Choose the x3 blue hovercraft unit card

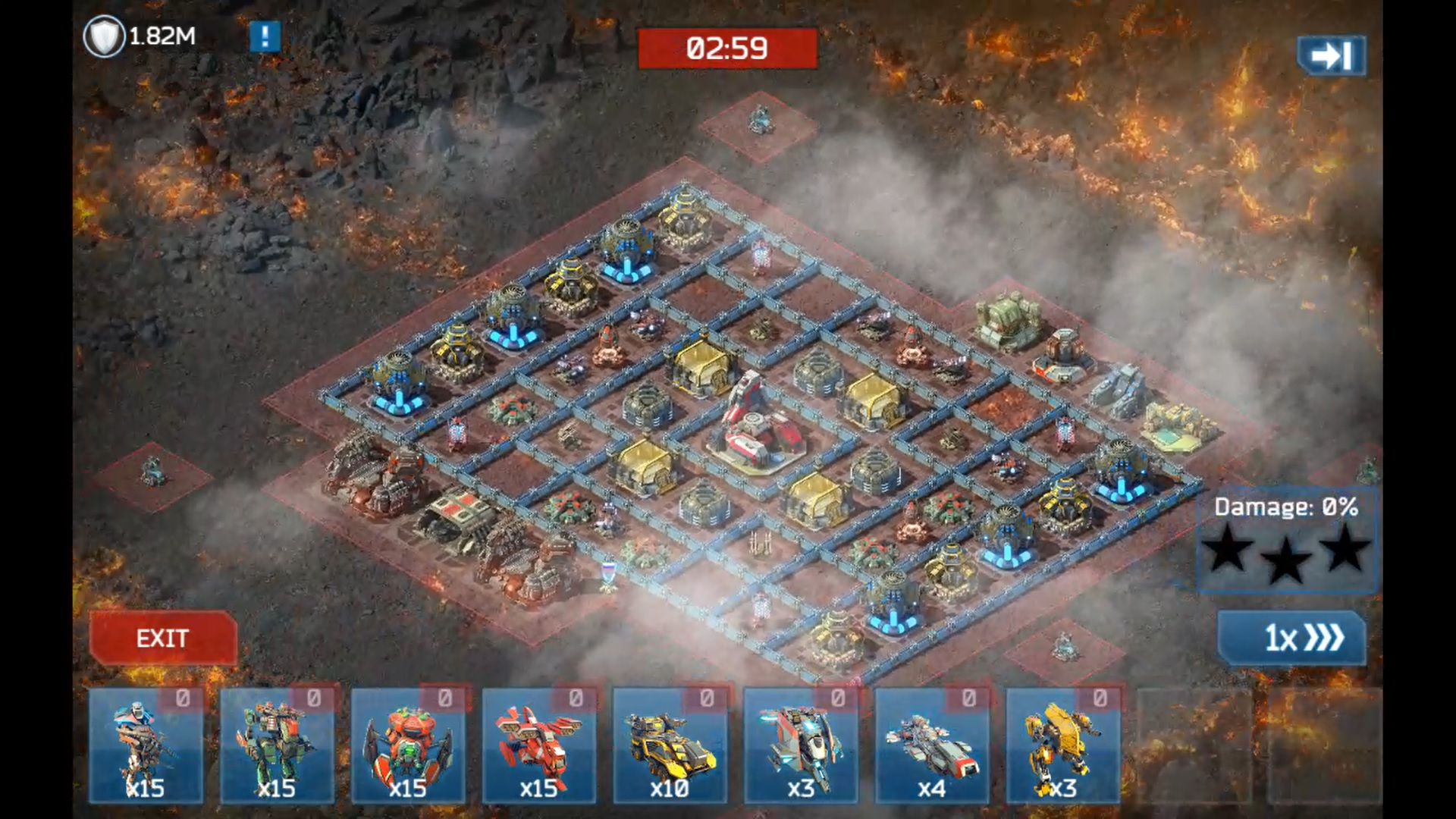801,746
